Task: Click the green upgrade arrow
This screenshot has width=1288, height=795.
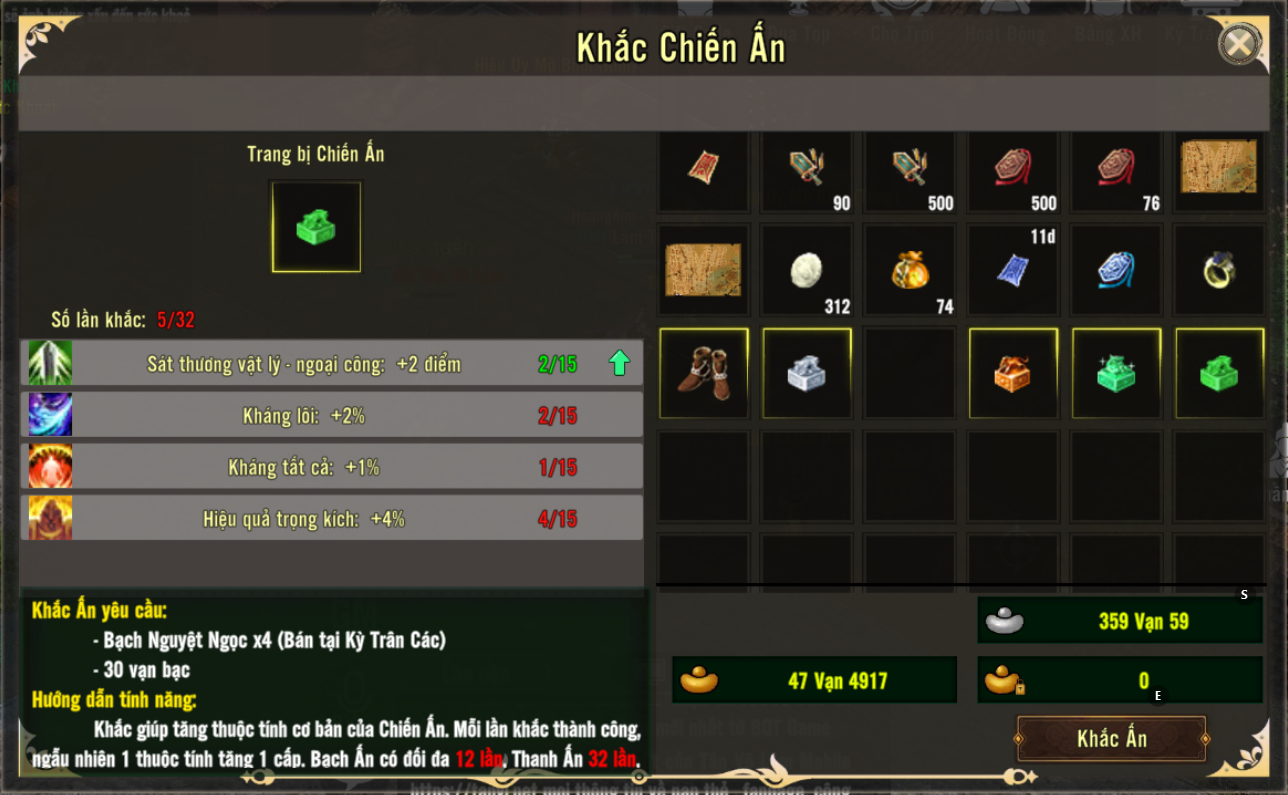Action: pos(619,363)
